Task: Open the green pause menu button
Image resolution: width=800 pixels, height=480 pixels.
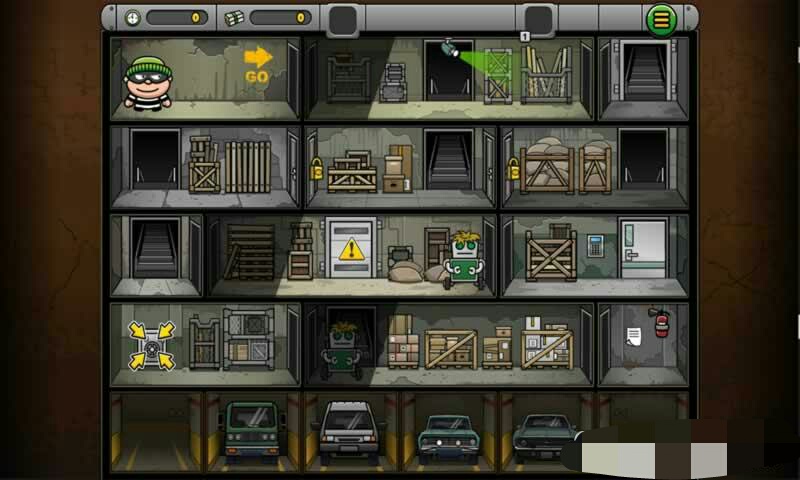Action: (x=660, y=18)
